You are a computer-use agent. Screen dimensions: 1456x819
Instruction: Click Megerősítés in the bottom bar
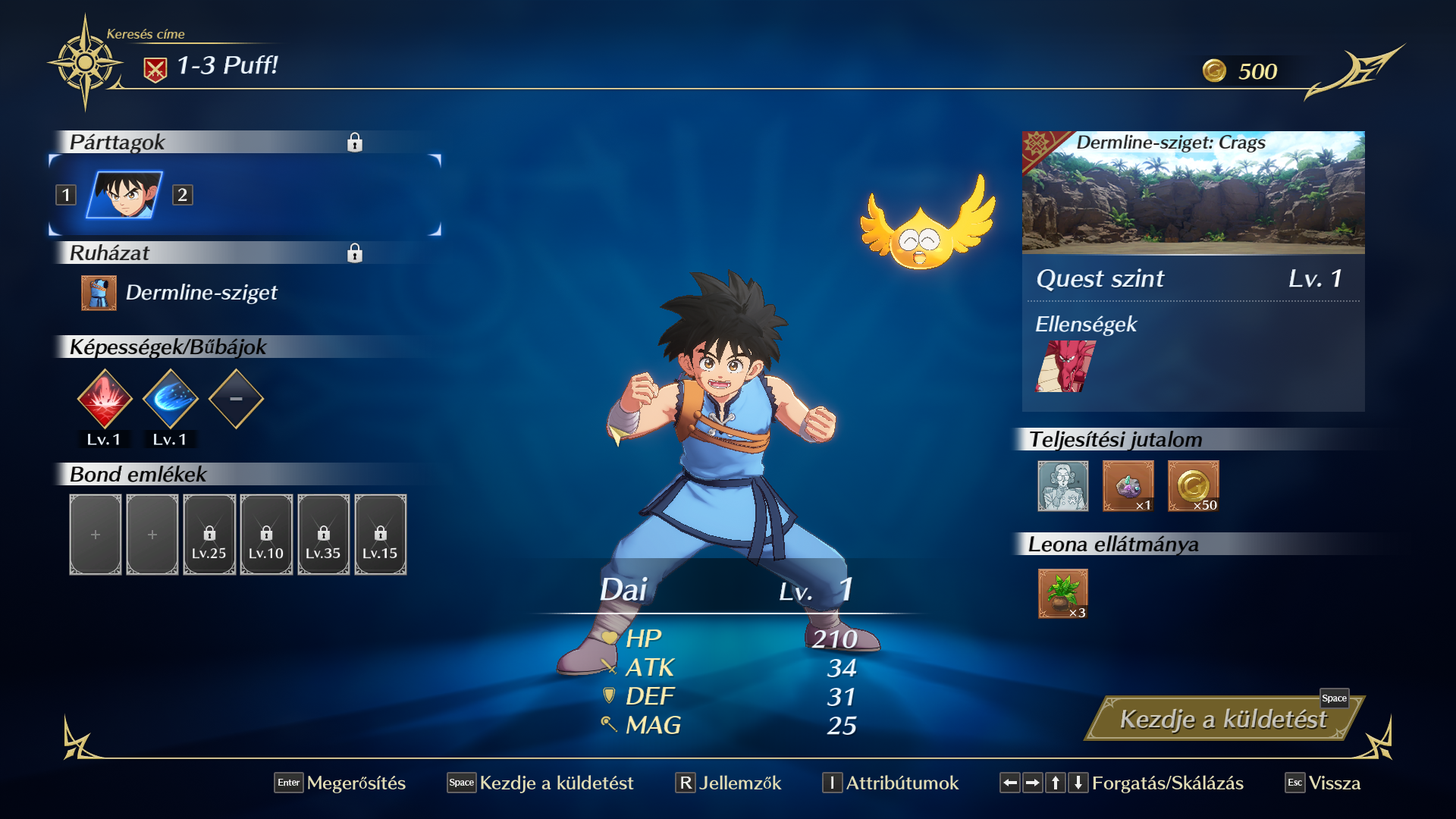point(340,783)
